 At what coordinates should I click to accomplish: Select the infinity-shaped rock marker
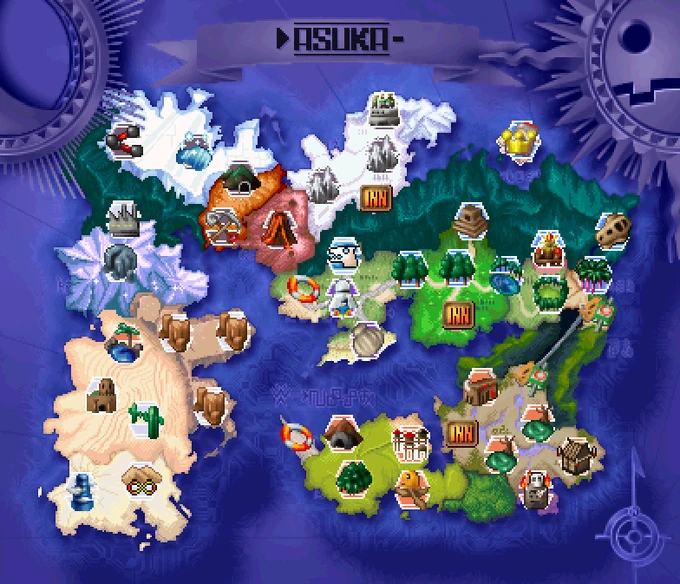click(x=141, y=479)
